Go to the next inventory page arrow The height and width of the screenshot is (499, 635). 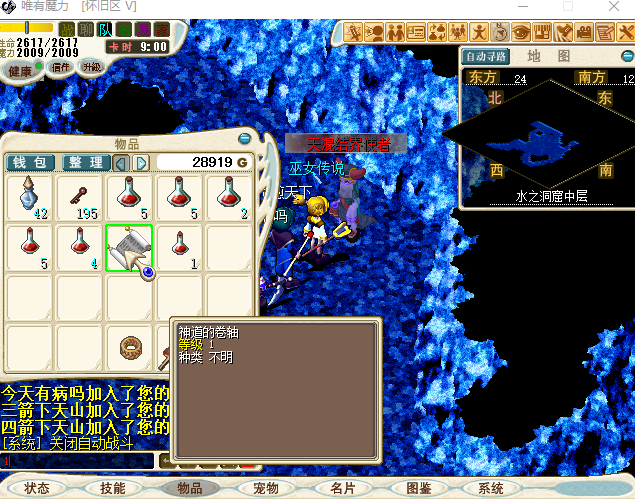[x=142, y=162]
